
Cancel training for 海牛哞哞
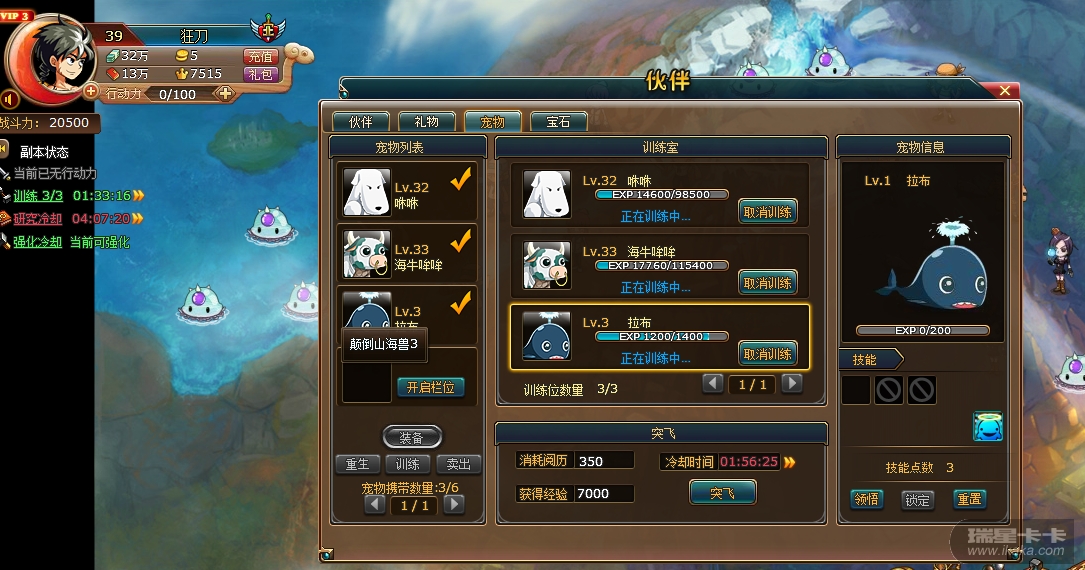[x=768, y=283]
